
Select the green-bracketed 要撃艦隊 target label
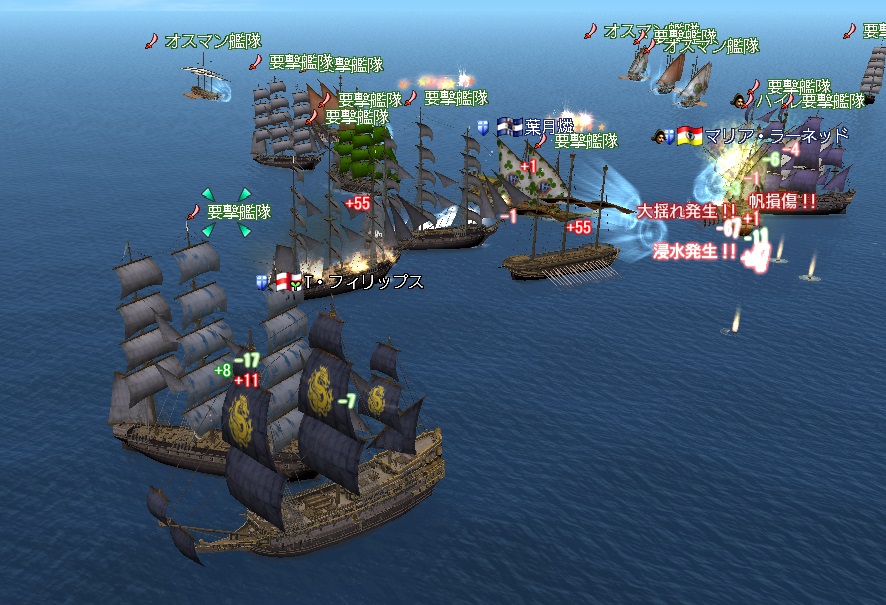(238, 212)
